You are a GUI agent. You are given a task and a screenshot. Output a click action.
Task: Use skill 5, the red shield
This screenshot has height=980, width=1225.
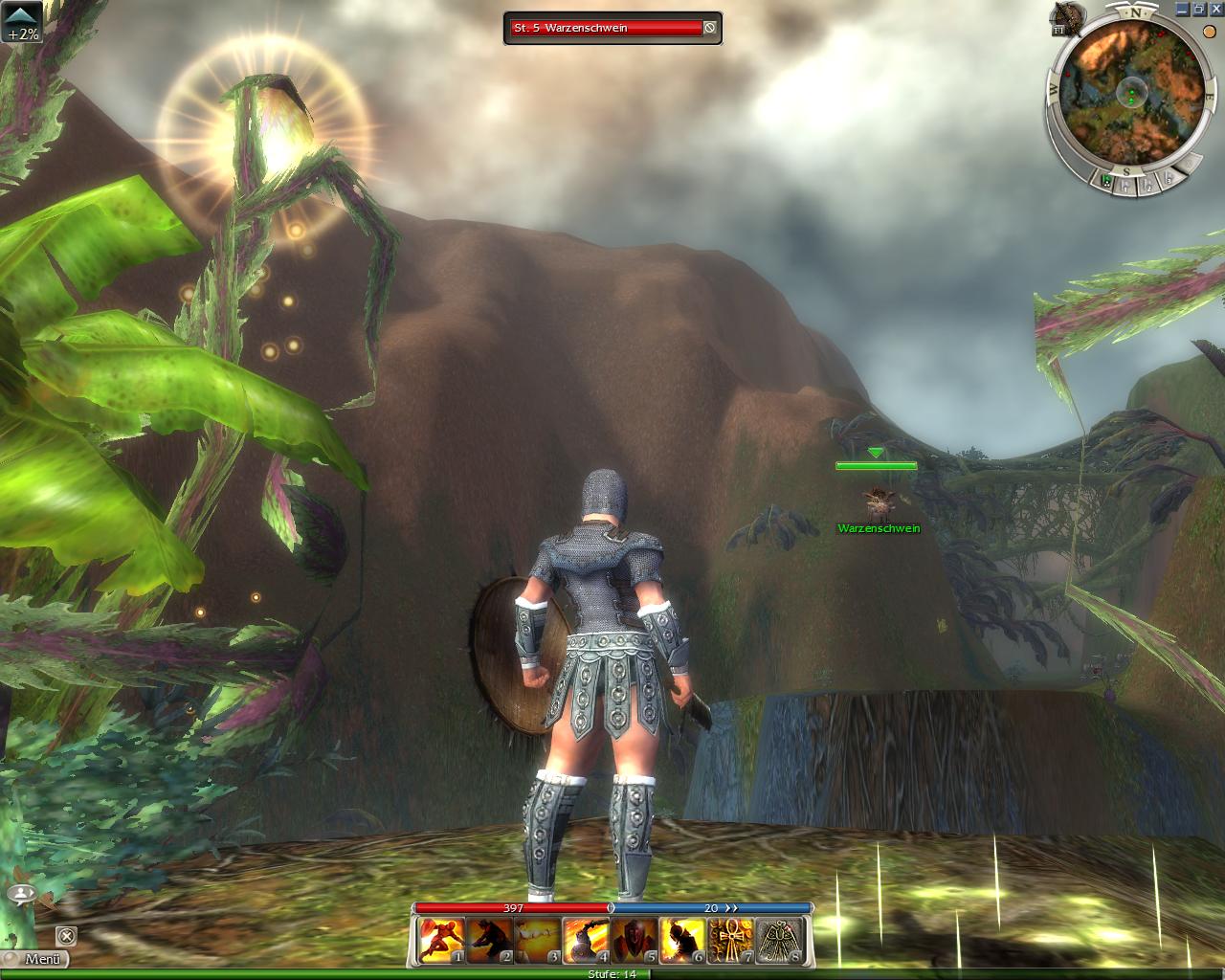click(635, 940)
